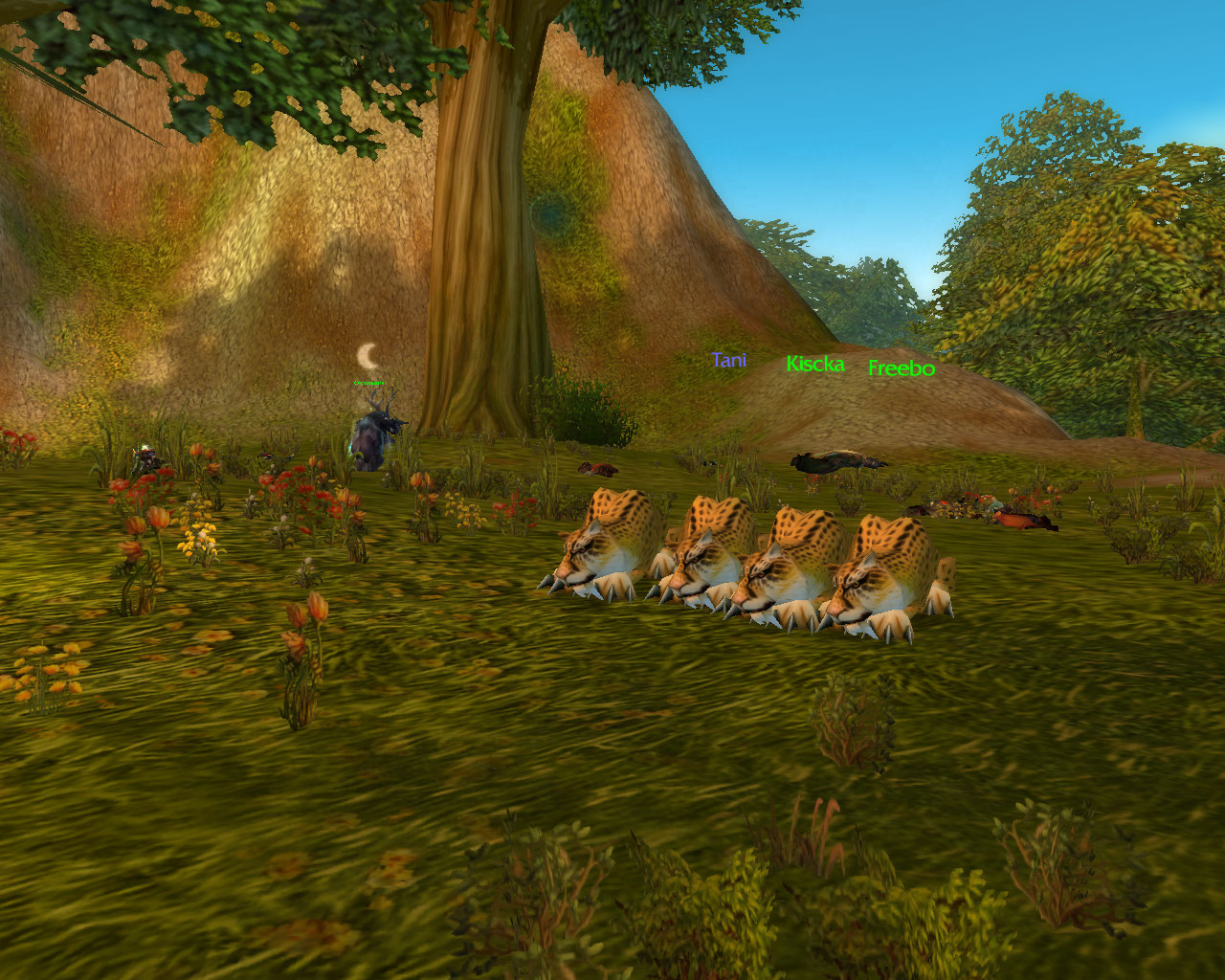Click the Freebo player name label
This screenshot has width=1225, height=980.
click(x=901, y=368)
